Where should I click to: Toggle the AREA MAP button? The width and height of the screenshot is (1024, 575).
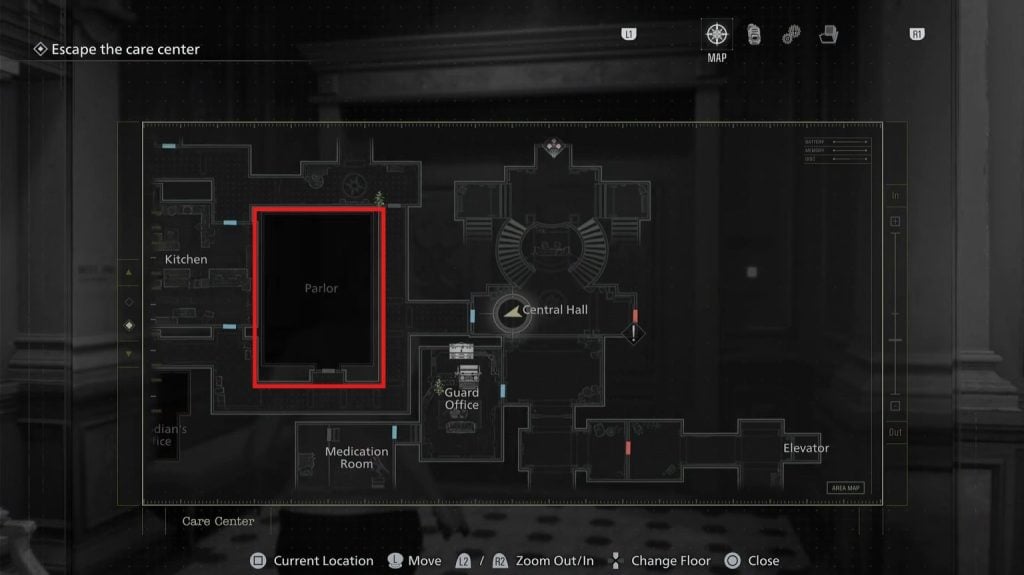point(845,488)
